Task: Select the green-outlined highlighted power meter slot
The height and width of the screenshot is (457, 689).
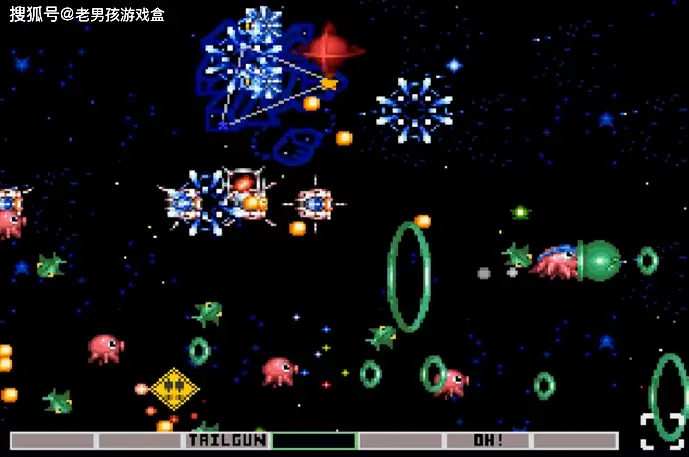Action: click(x=314, y=440)
